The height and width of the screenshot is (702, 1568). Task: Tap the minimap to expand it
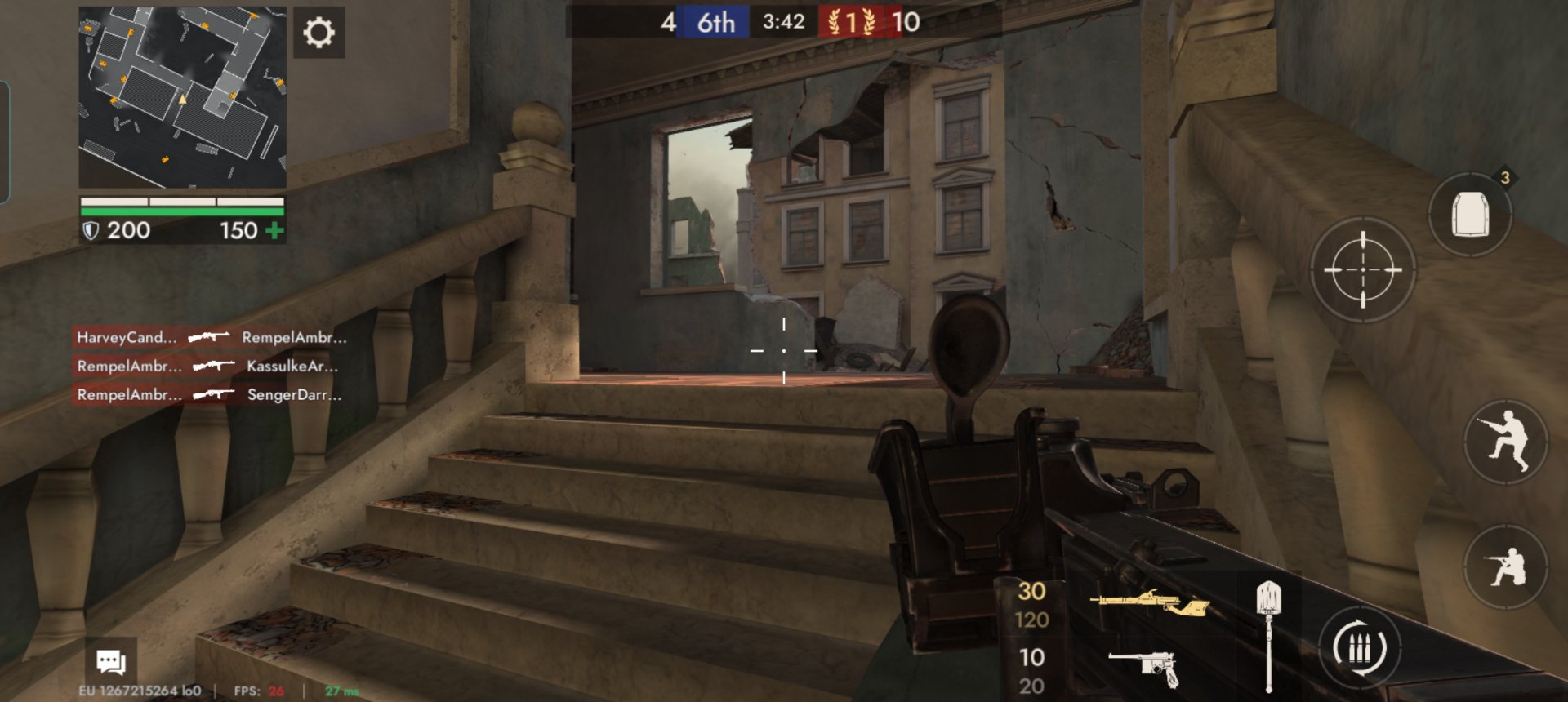pos(182,97)
